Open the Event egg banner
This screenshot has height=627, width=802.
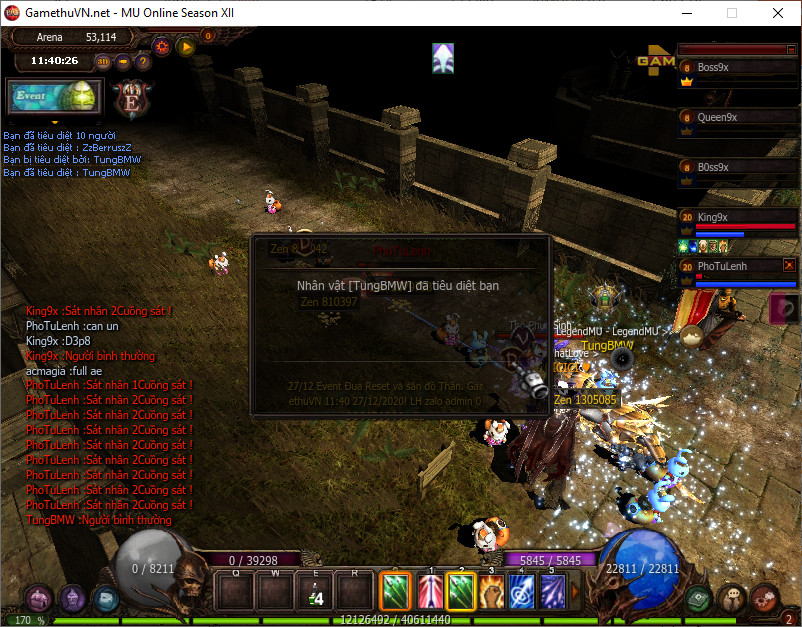(54, 96)
